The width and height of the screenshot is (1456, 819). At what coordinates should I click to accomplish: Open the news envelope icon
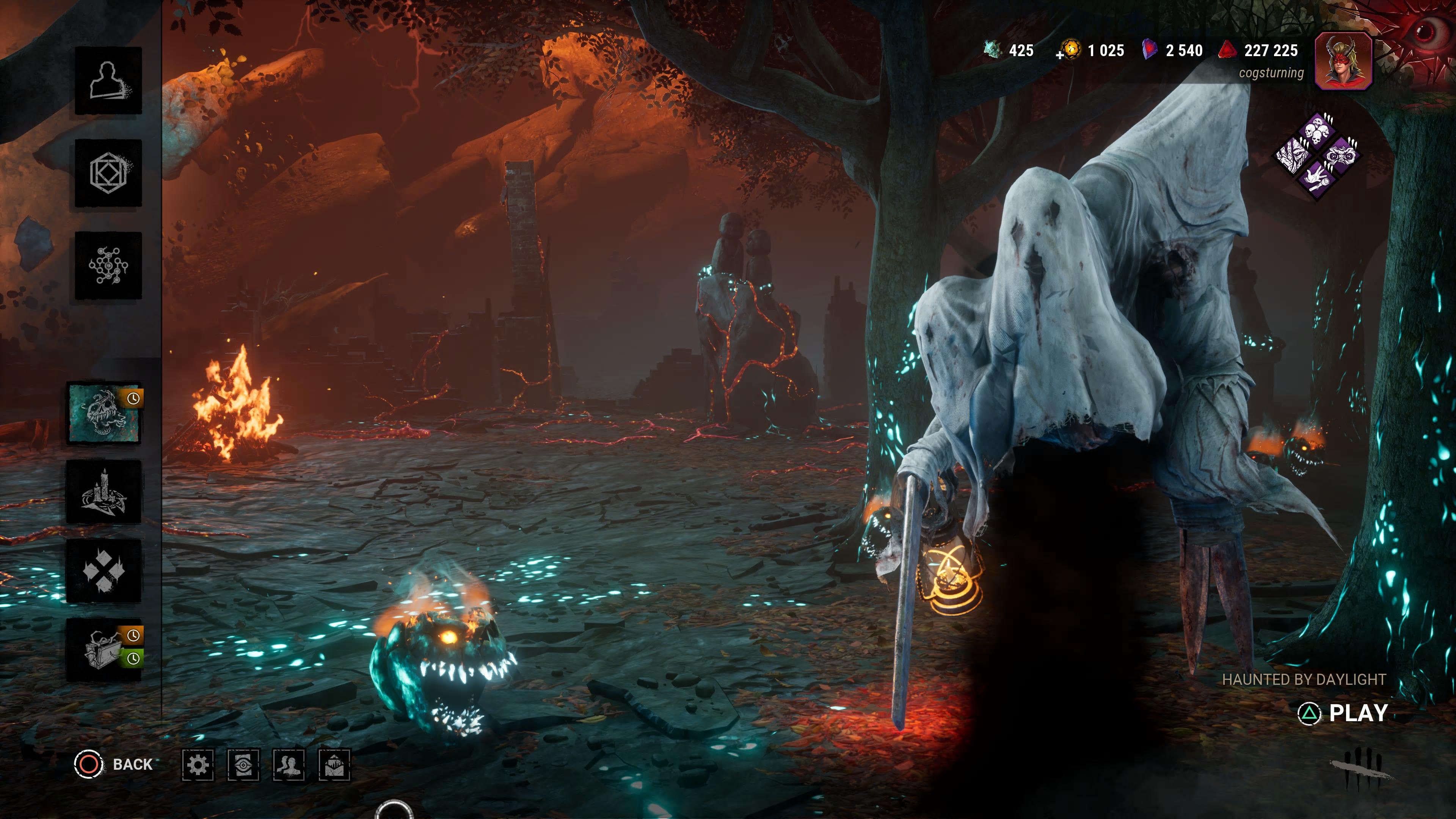(x=334, y=765)
